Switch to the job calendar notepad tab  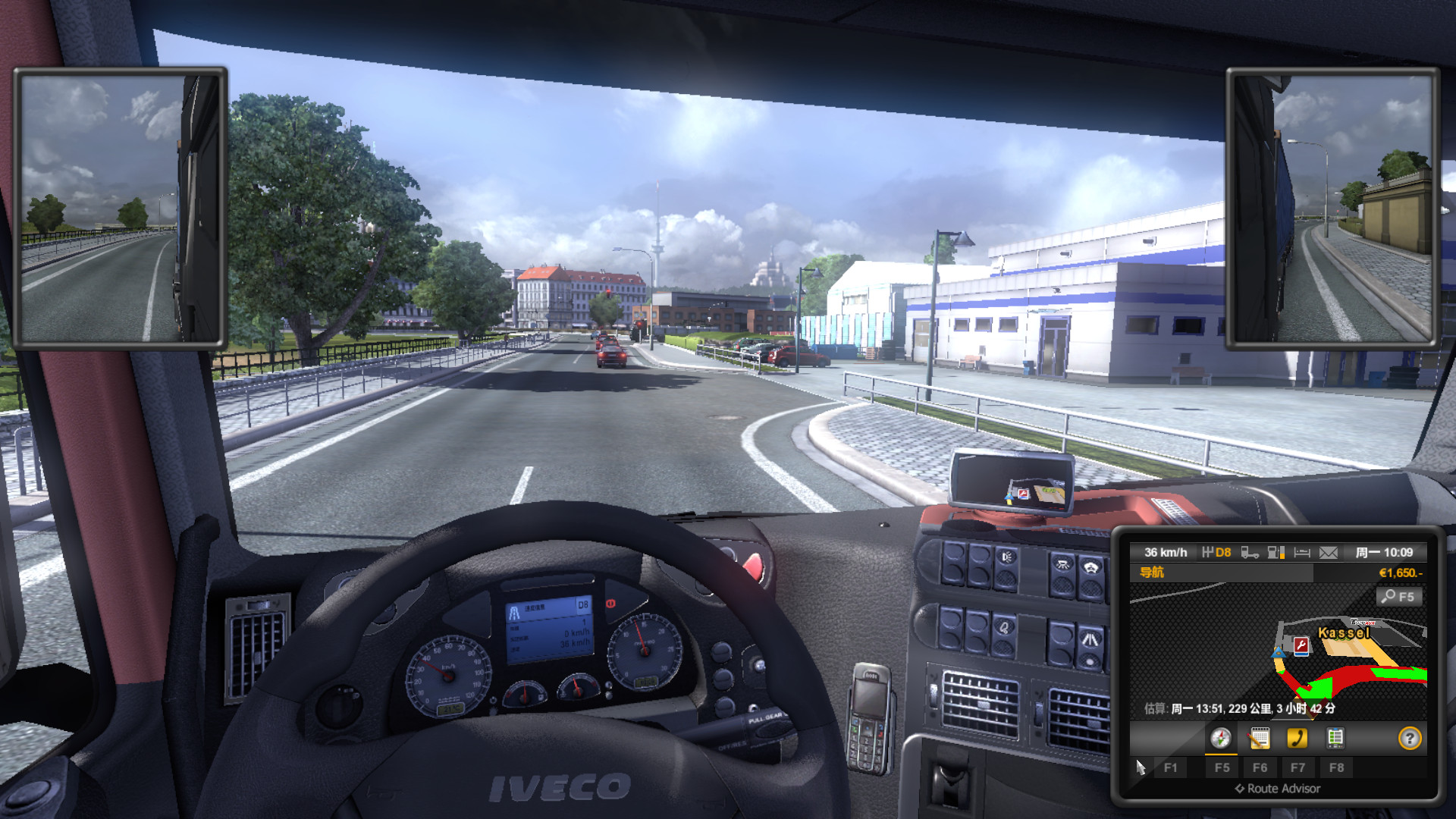(x=1259, y=738)
